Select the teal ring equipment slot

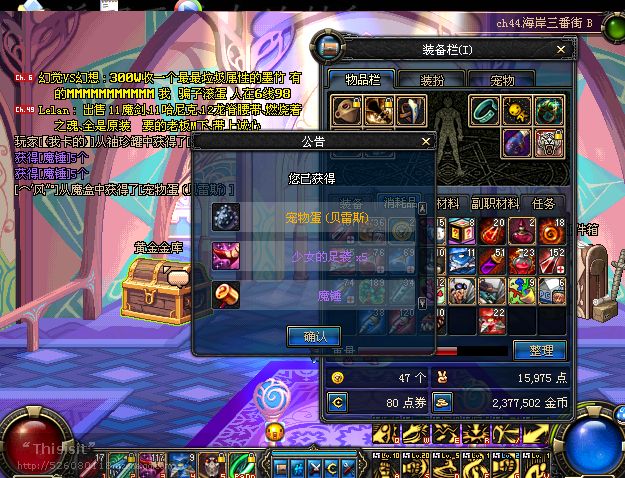click(x=484, y=110)
